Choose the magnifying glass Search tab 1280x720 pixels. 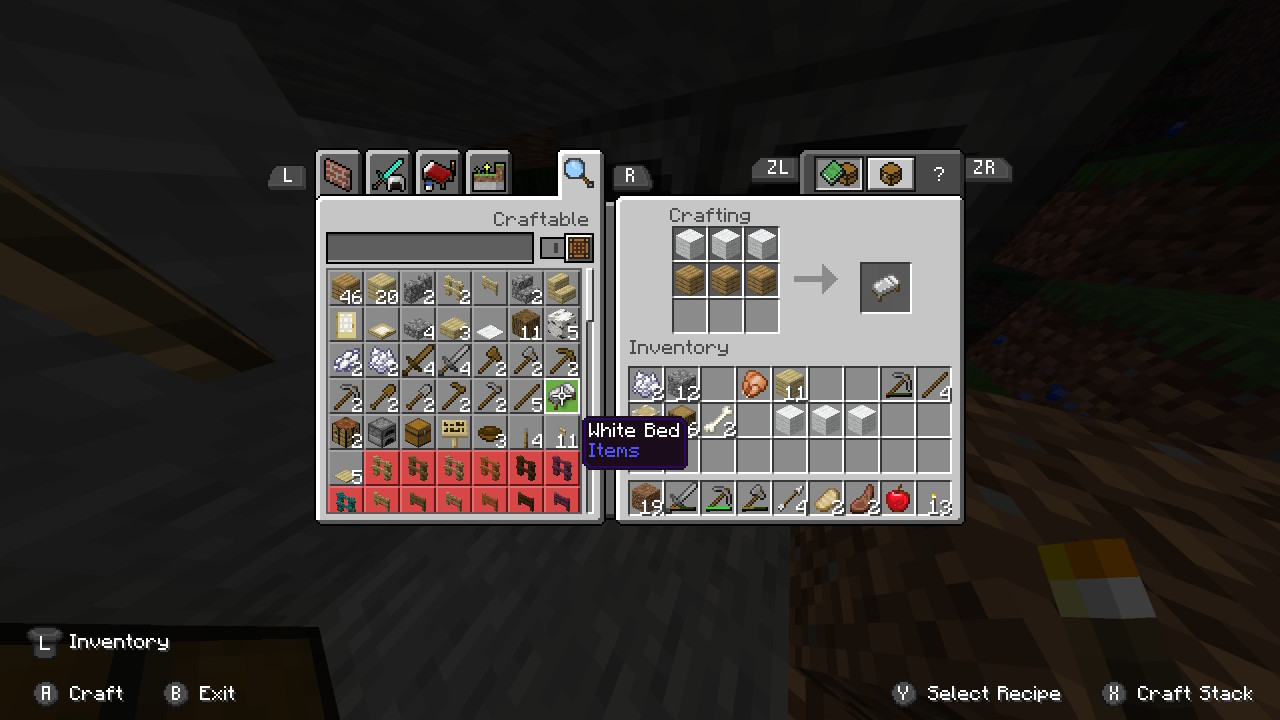[x=579, y=173]
